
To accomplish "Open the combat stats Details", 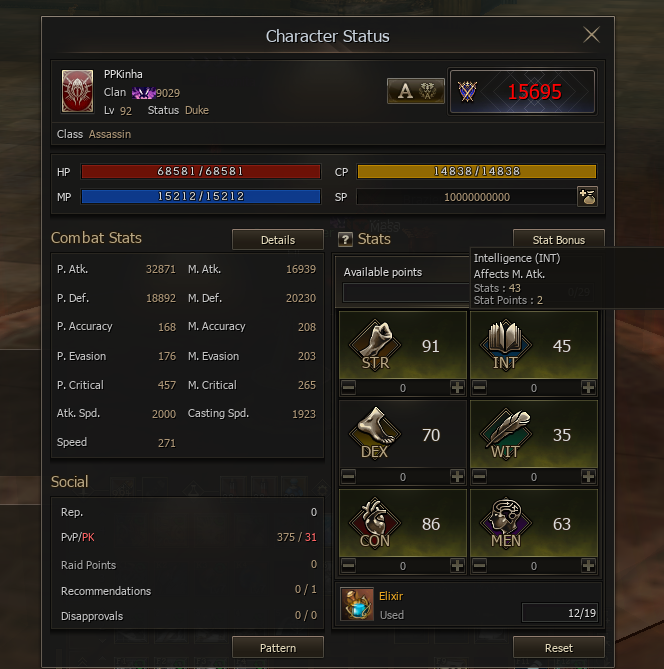I will [x=278, y=240].
